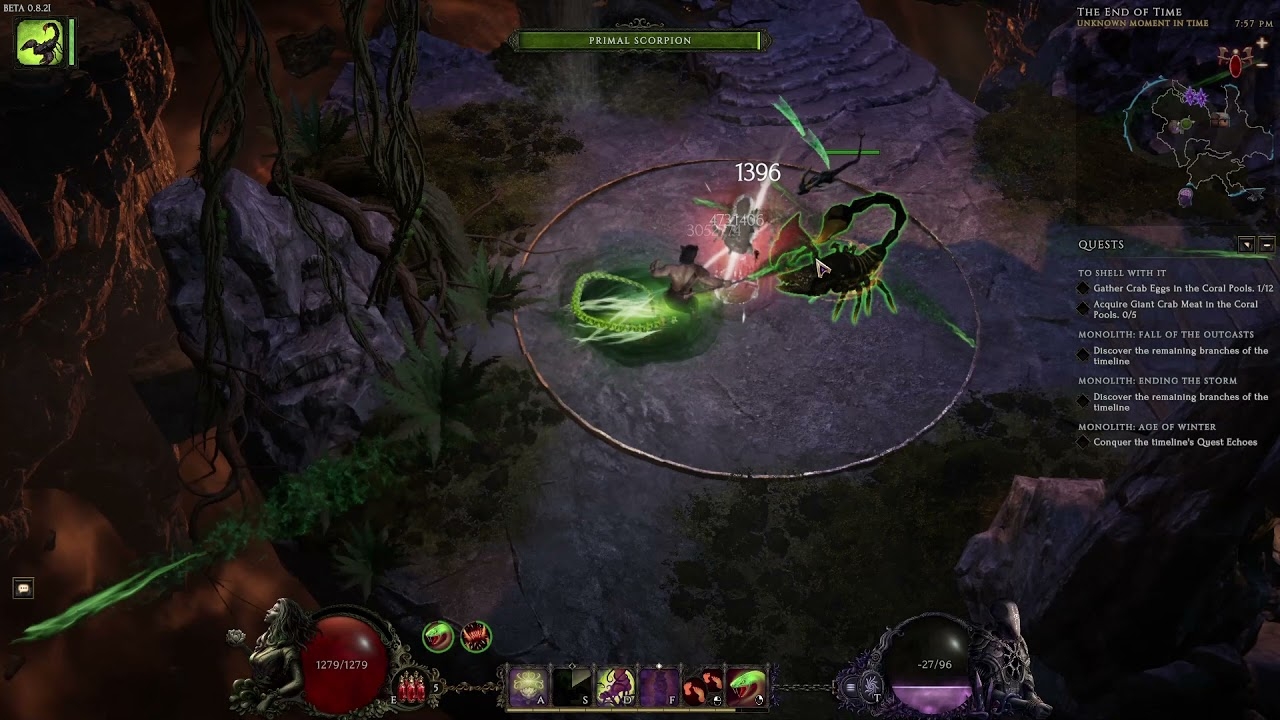Collapse the Quests panel using the arrow button

pyautogui.click(x=1247, y=243)
